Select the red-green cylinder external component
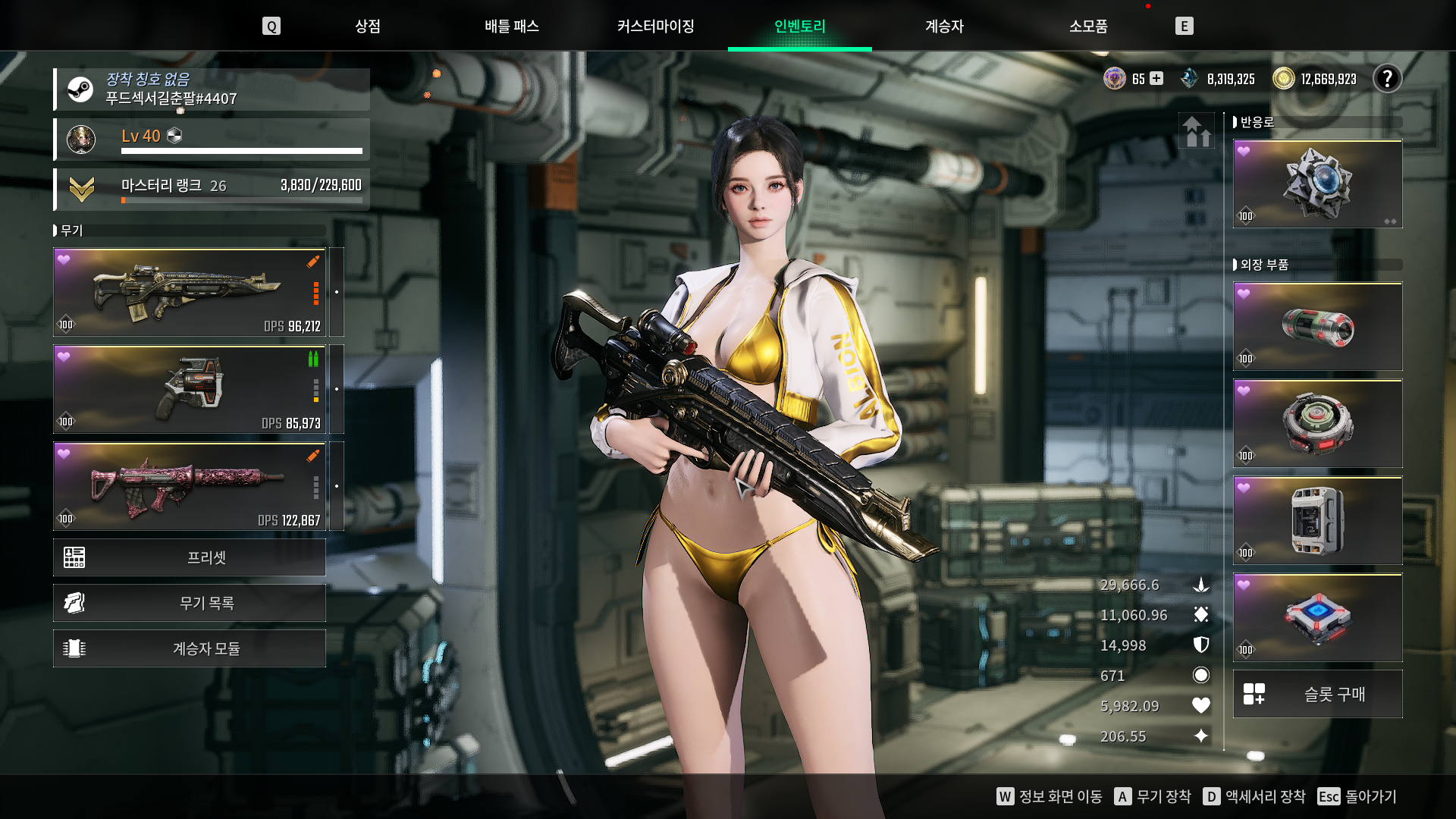 1317,327
